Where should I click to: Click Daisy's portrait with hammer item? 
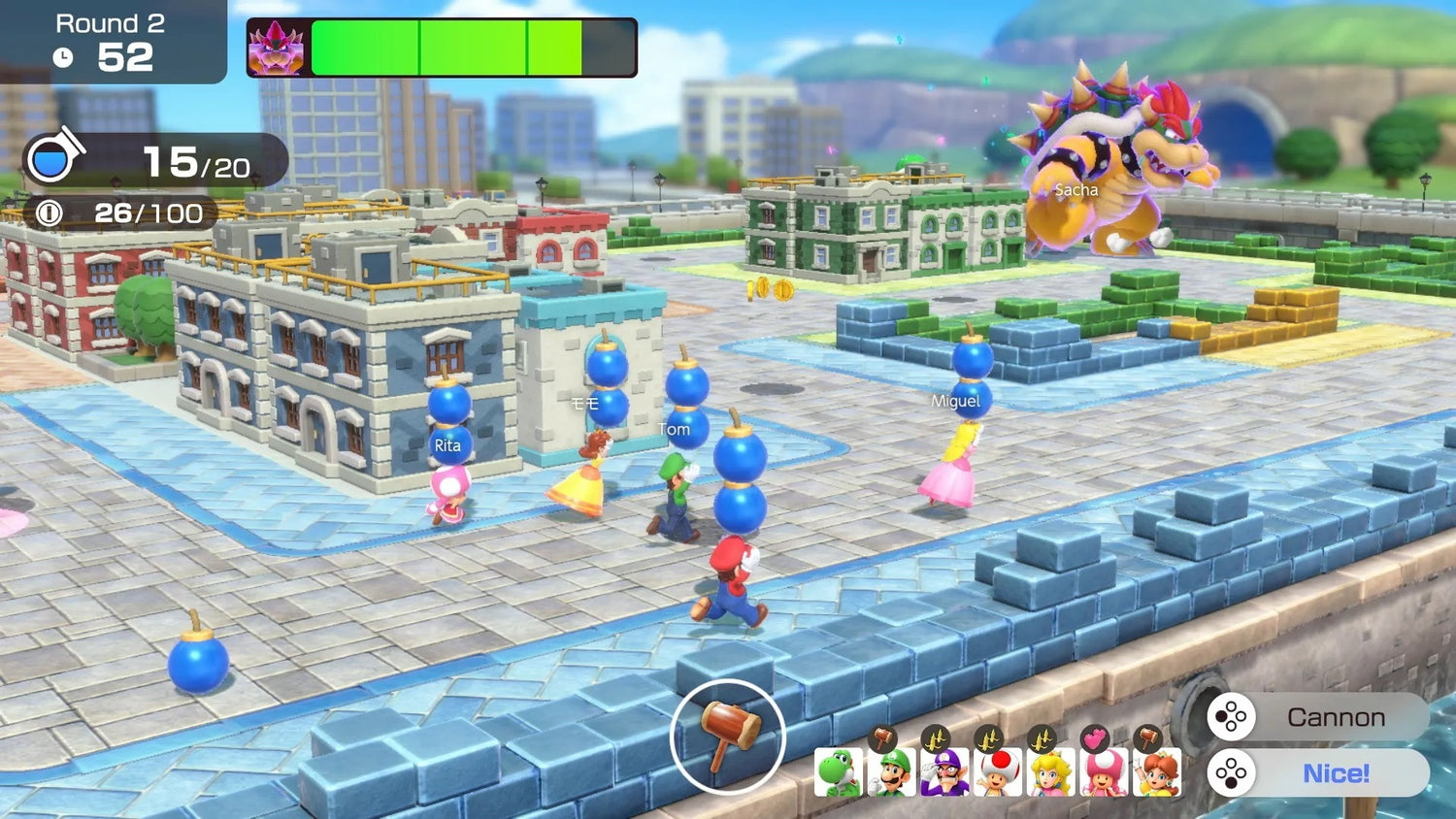point(1157,773)
